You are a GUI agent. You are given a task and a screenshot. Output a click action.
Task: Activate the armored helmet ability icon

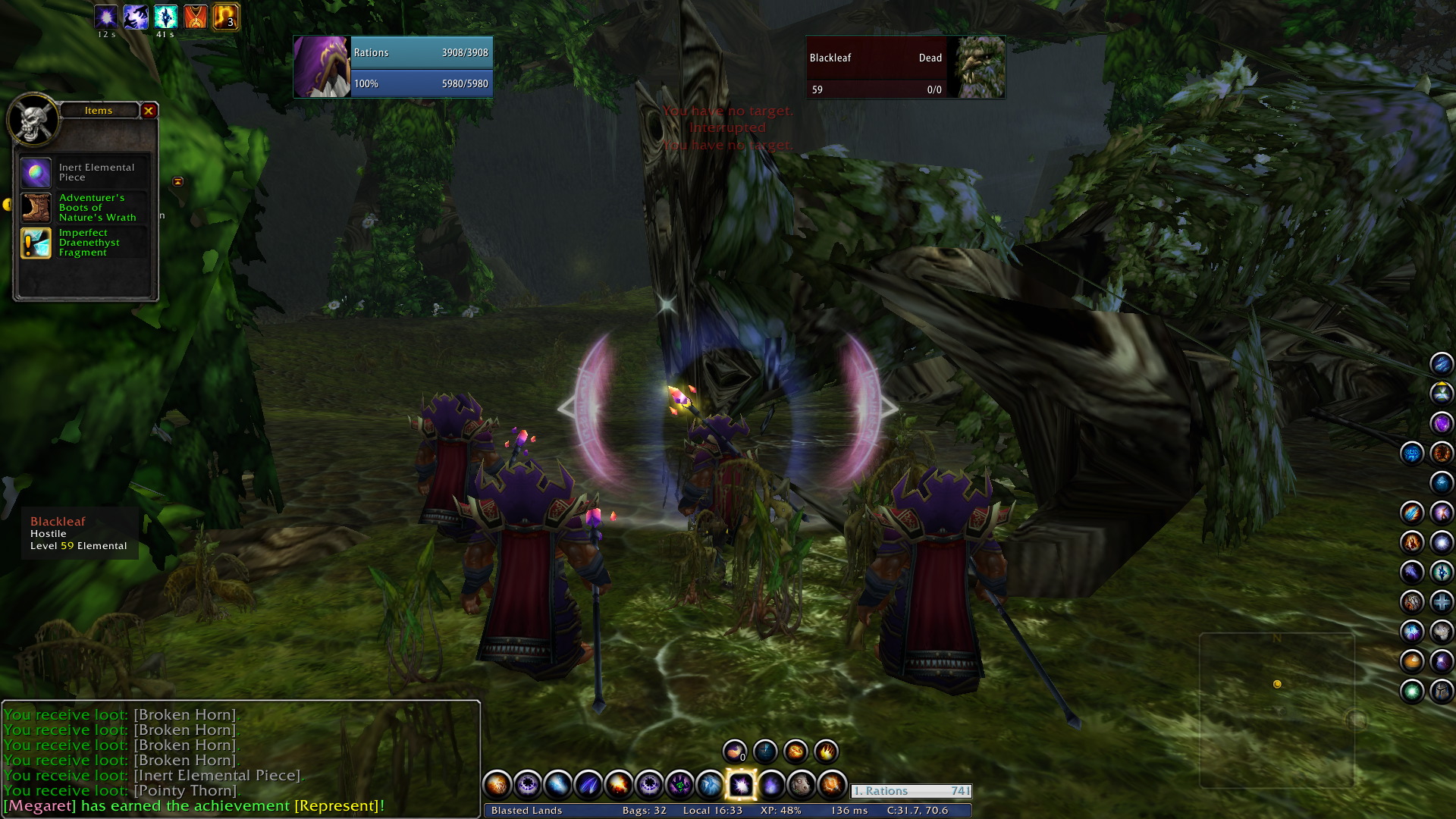pyautogui.click(x=1441, y=692)
